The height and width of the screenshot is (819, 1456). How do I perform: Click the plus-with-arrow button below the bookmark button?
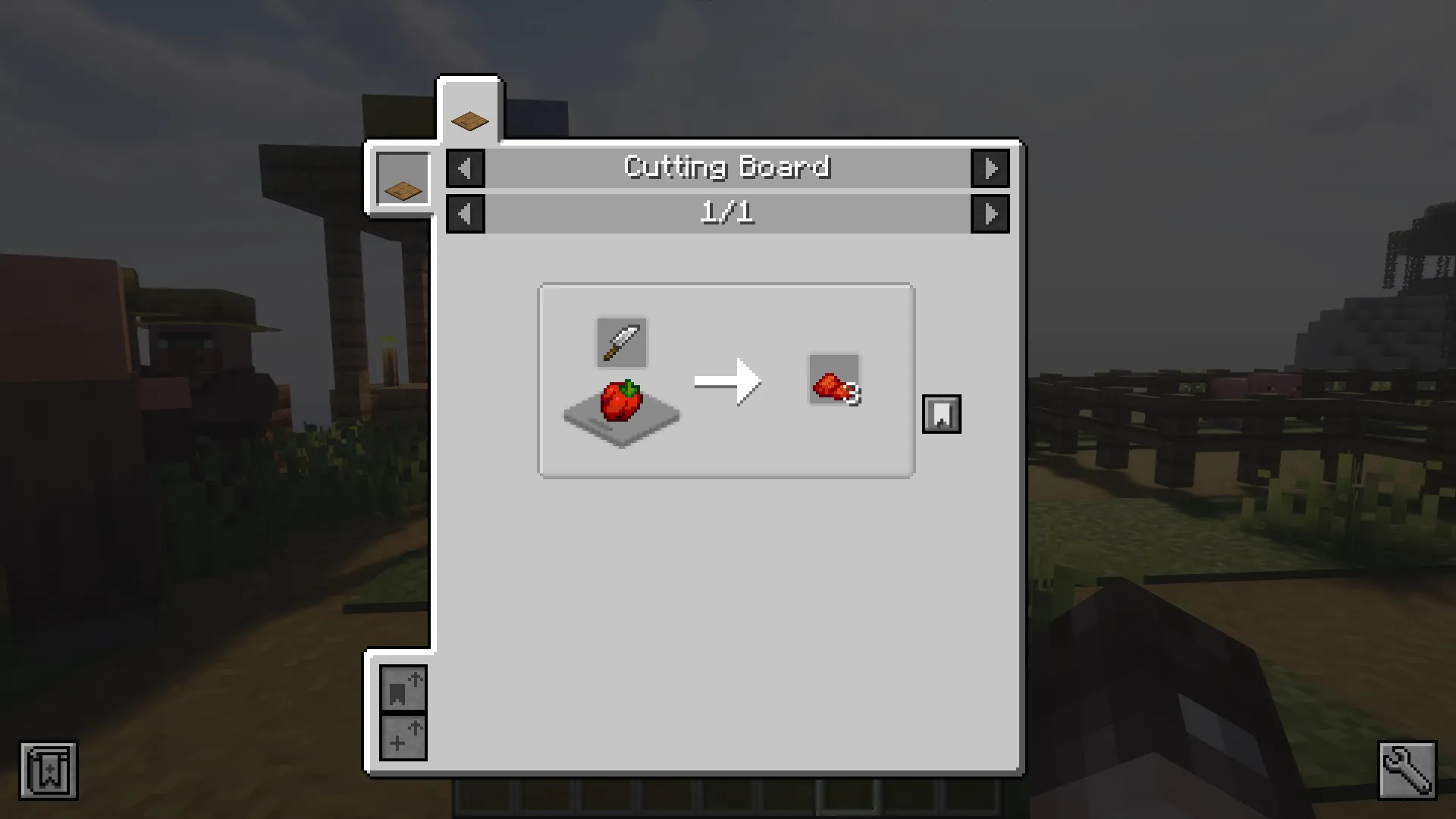tap(404, 737)
